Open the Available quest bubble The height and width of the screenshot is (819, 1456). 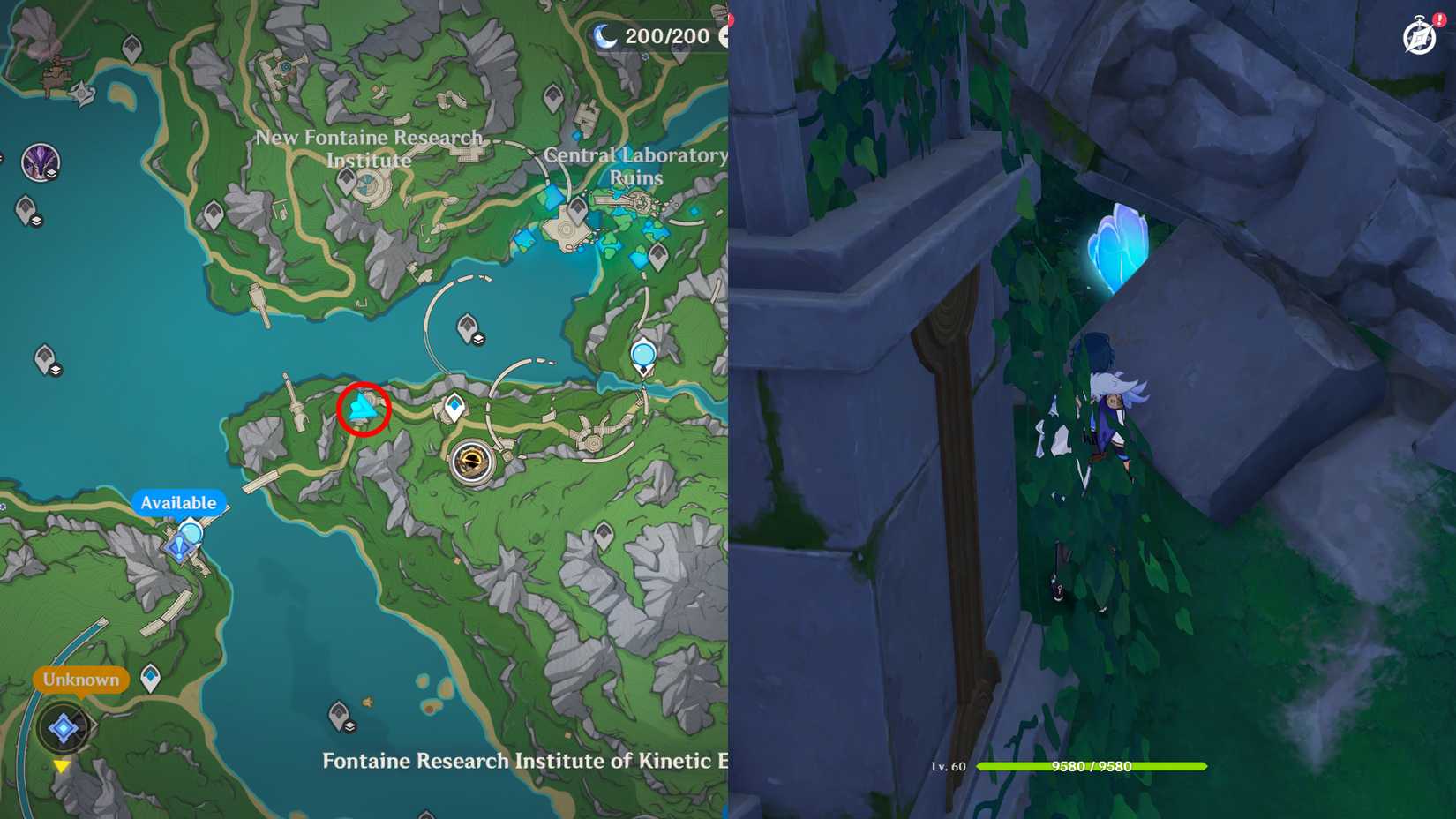pos(179,502)
